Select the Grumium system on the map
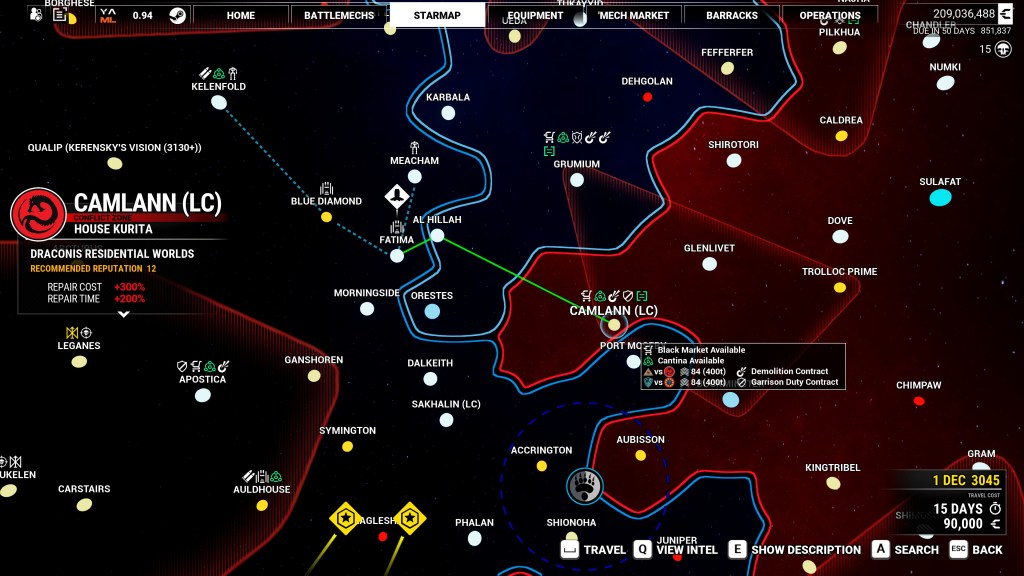The height and width of the screenshot is (576, 1024). tap(577, 180)
